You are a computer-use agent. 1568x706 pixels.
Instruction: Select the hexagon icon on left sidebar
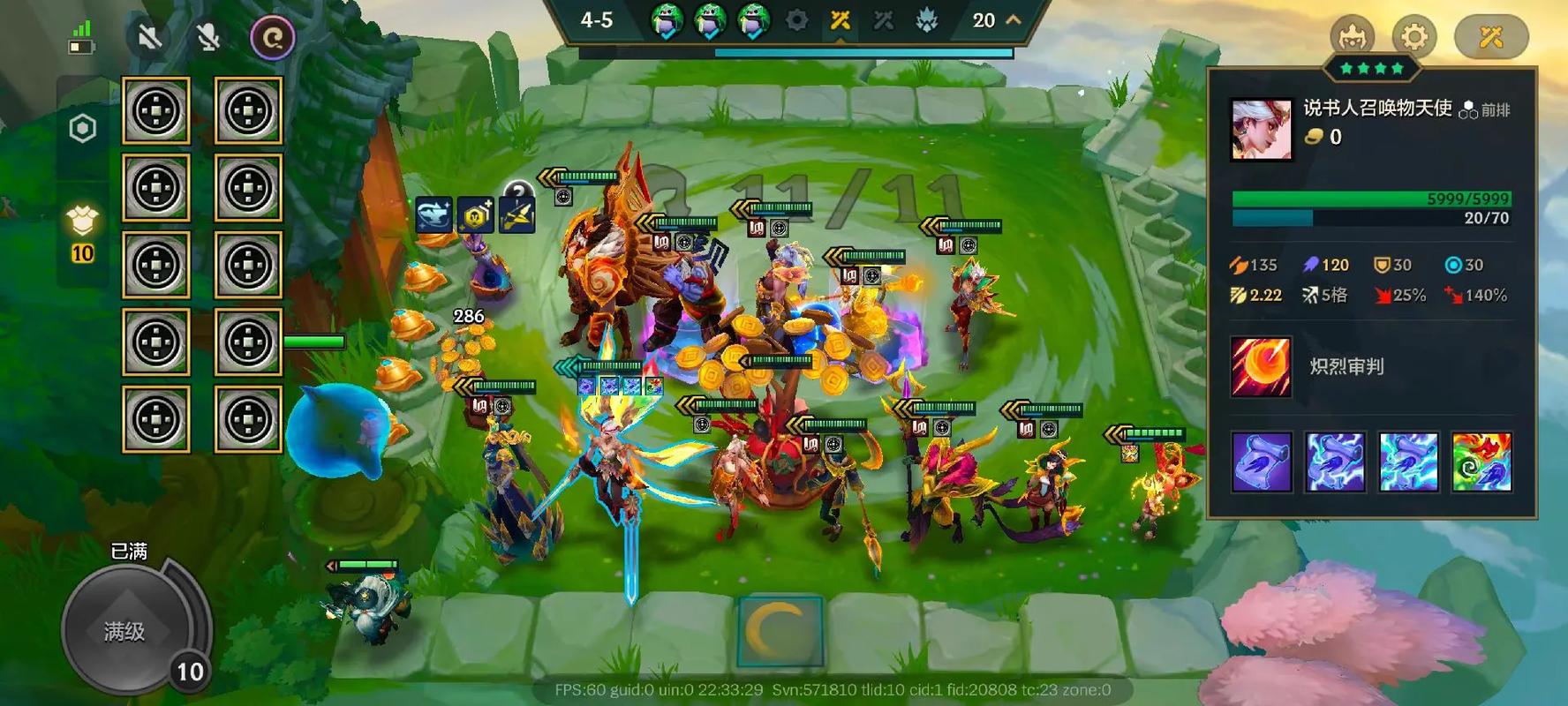coord(82,129)
